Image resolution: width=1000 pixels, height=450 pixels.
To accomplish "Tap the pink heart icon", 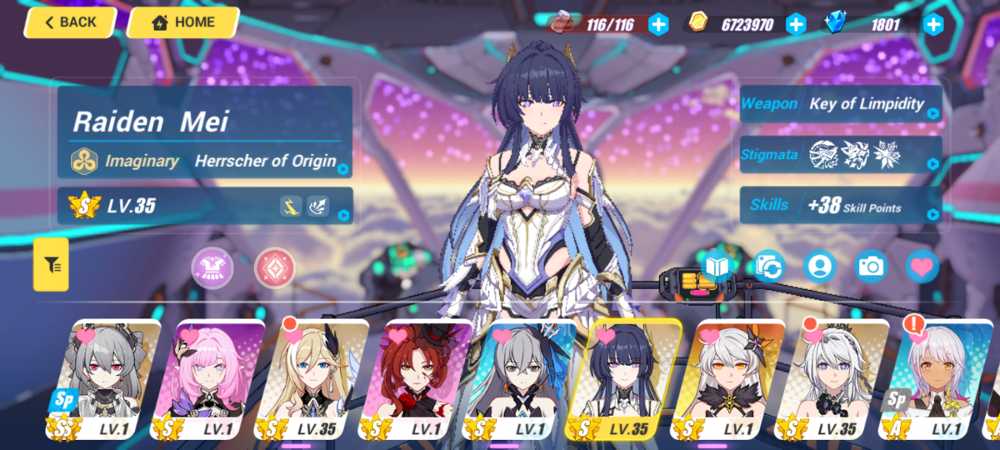I will coord(922,266).
